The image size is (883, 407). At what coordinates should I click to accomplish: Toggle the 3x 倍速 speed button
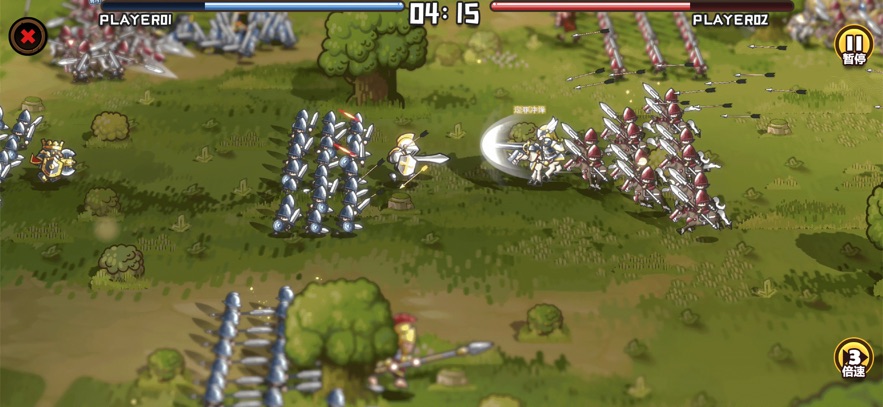pos(853,358)
